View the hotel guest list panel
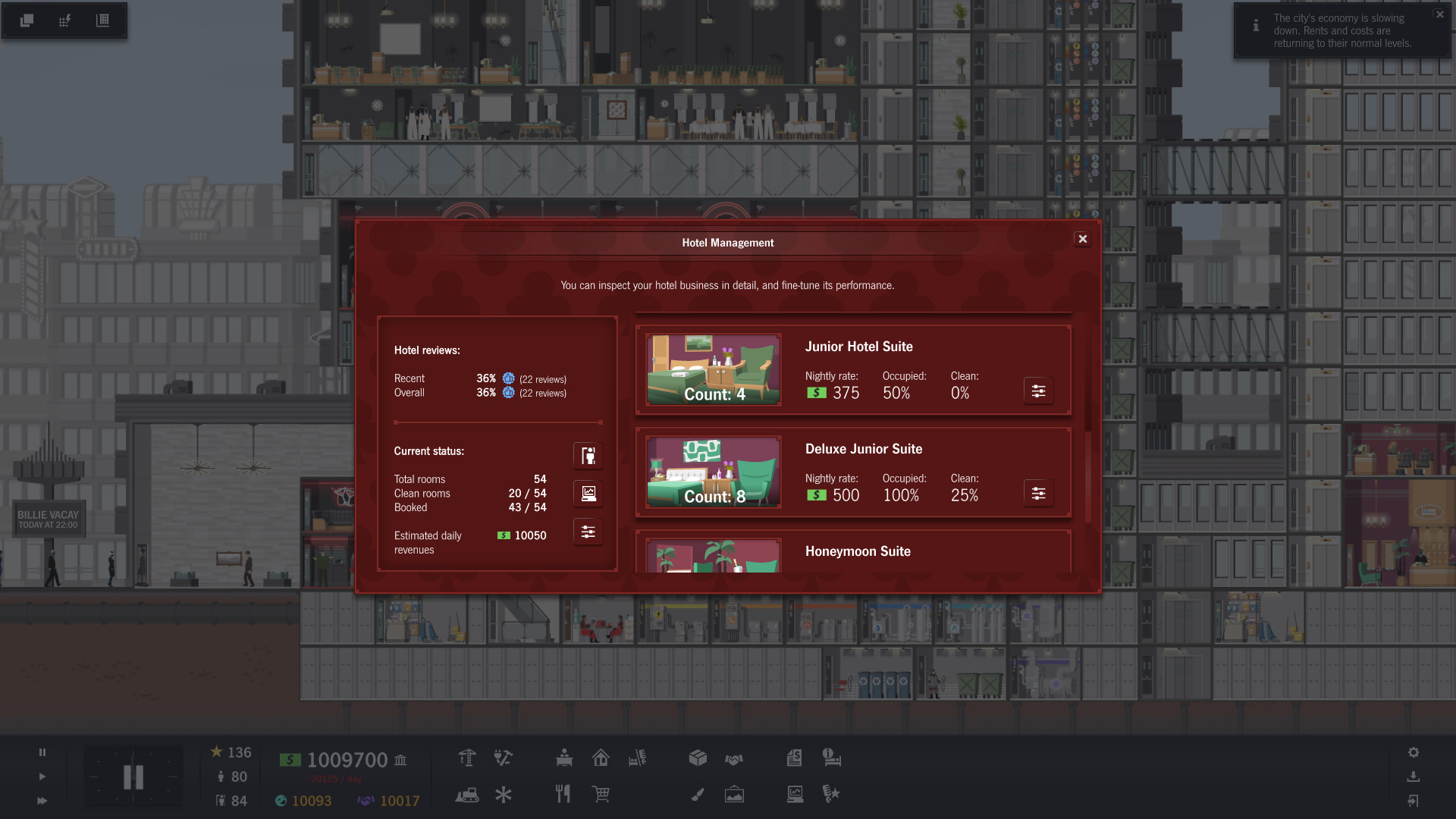This screenshot has height=819, width=1456. 588,456
